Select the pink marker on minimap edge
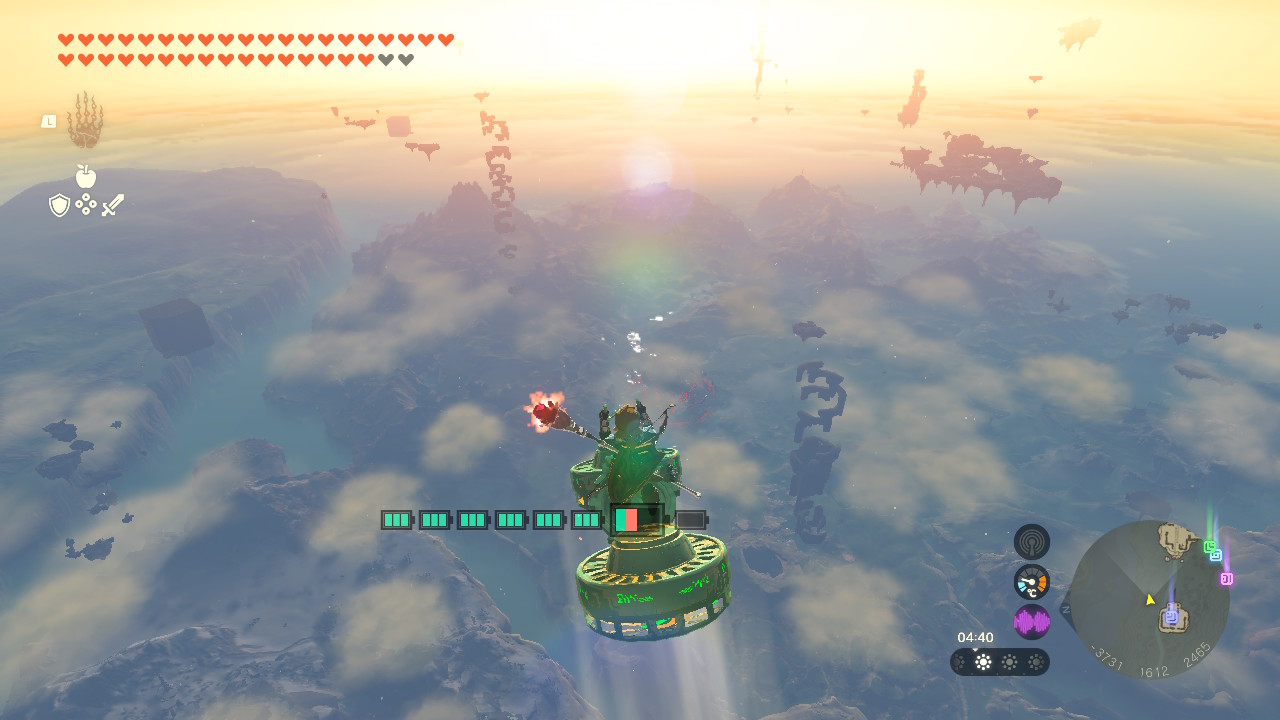Screen dimensions: 1280x720 [1226, 578]
